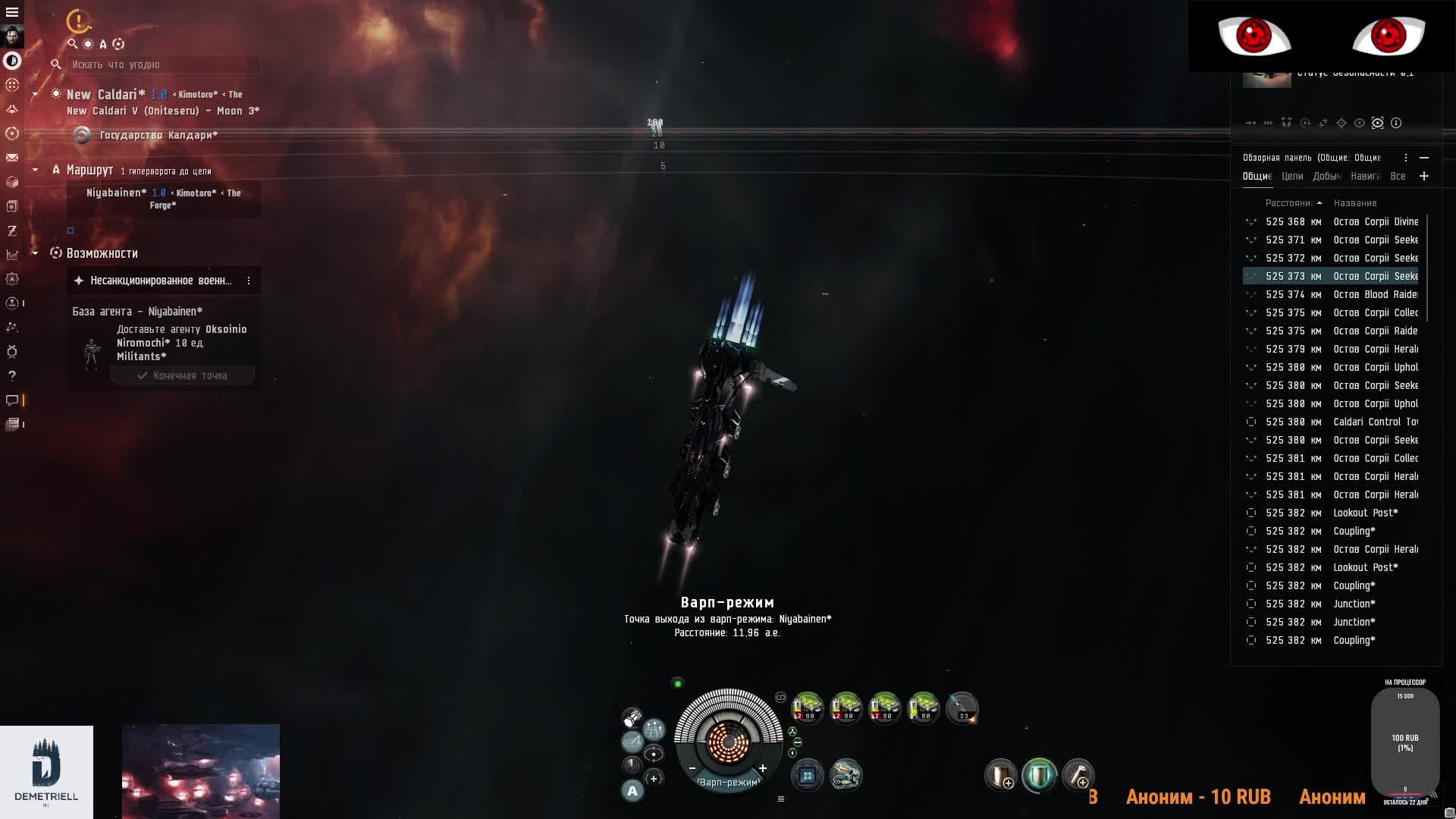Increase ship speed with the plus button
Viewport: 1456px width, 819px height.
click(763, 769)
